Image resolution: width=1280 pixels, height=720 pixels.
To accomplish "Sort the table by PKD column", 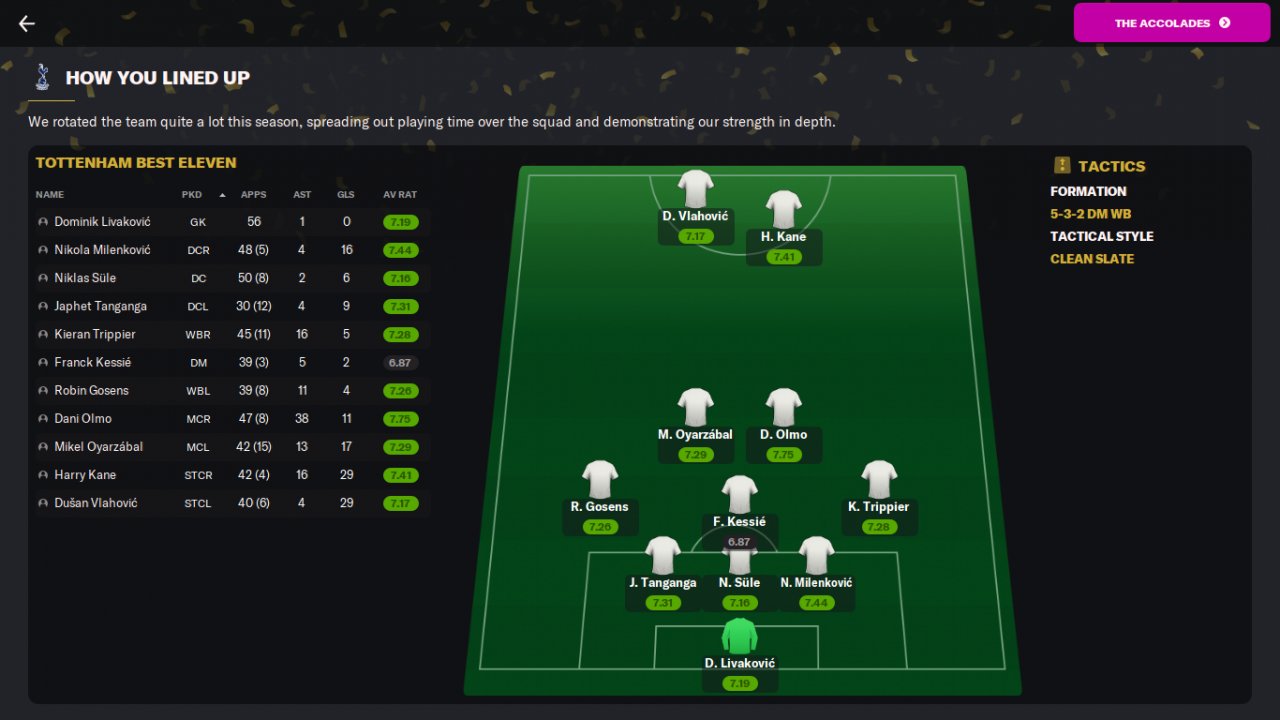I will (x=192, y=195).
